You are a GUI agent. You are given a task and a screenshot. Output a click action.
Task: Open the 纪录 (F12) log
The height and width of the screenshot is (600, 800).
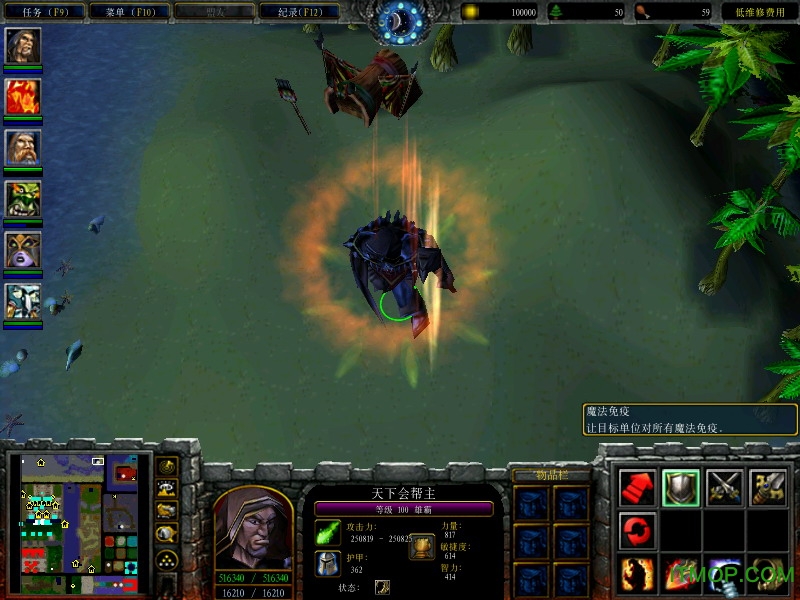click(x=298, y=12)
